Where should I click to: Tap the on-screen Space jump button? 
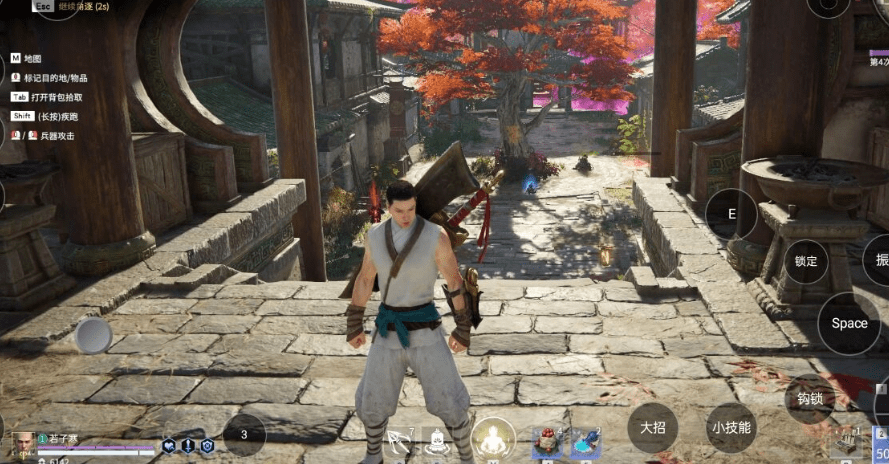point(848,323)
